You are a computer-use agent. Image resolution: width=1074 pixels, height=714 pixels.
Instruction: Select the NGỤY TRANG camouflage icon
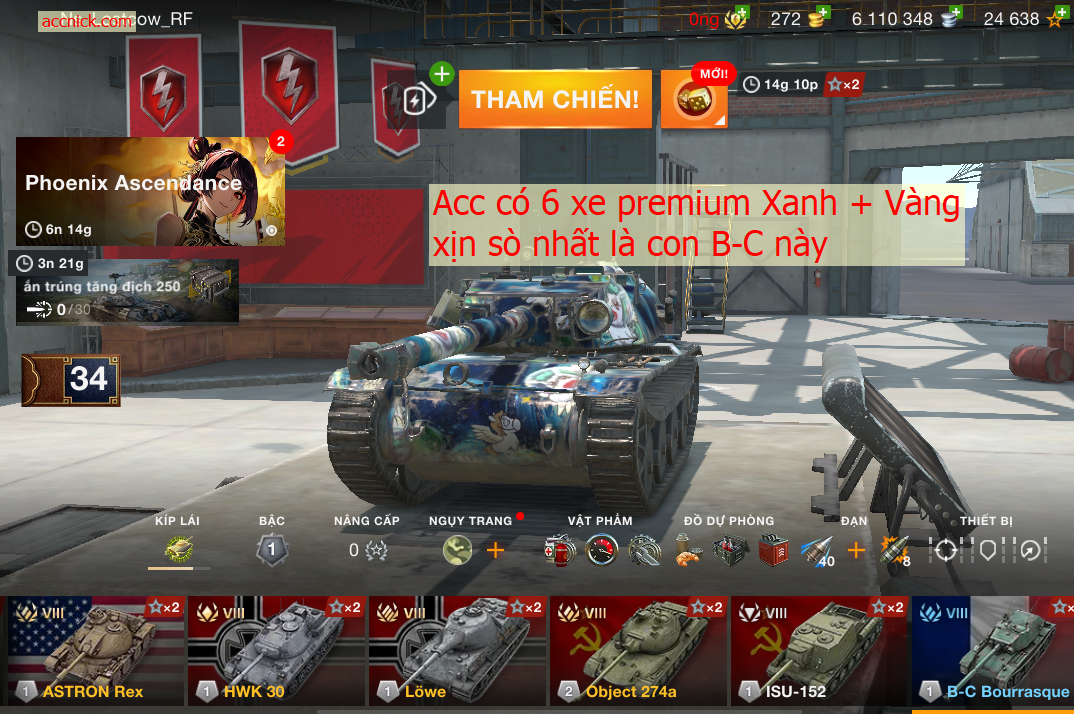point(458,549)
